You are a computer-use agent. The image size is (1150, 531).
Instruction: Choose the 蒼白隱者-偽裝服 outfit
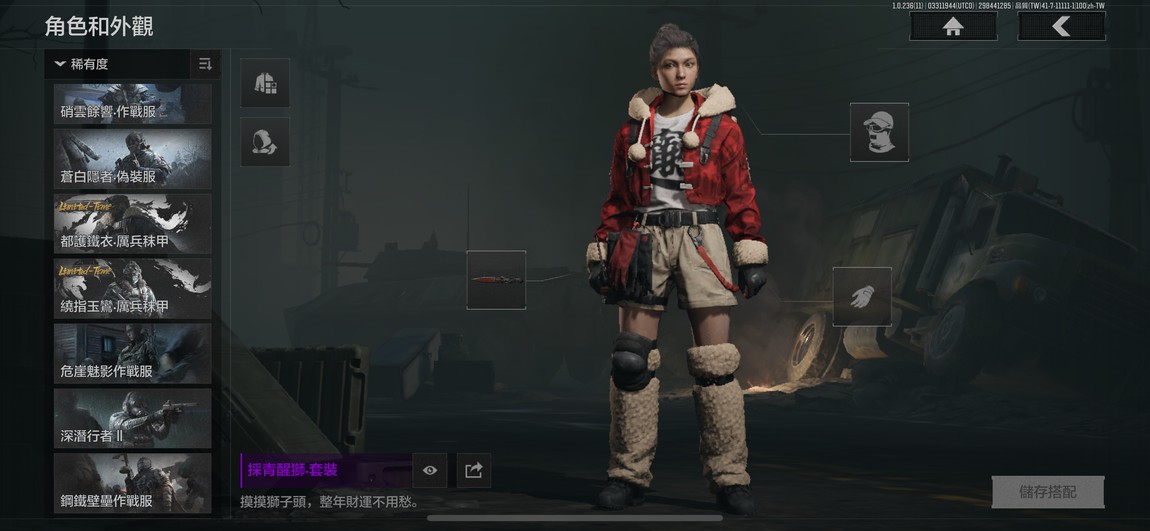point(133,159)
